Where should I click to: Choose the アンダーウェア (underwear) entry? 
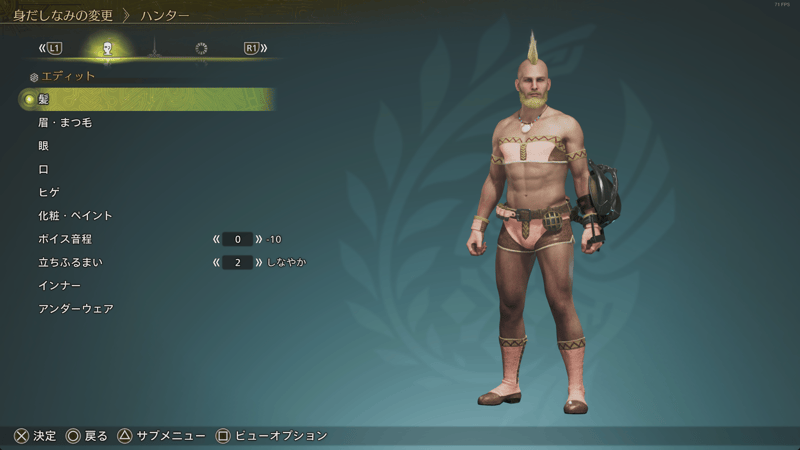(x=75, y=309)
